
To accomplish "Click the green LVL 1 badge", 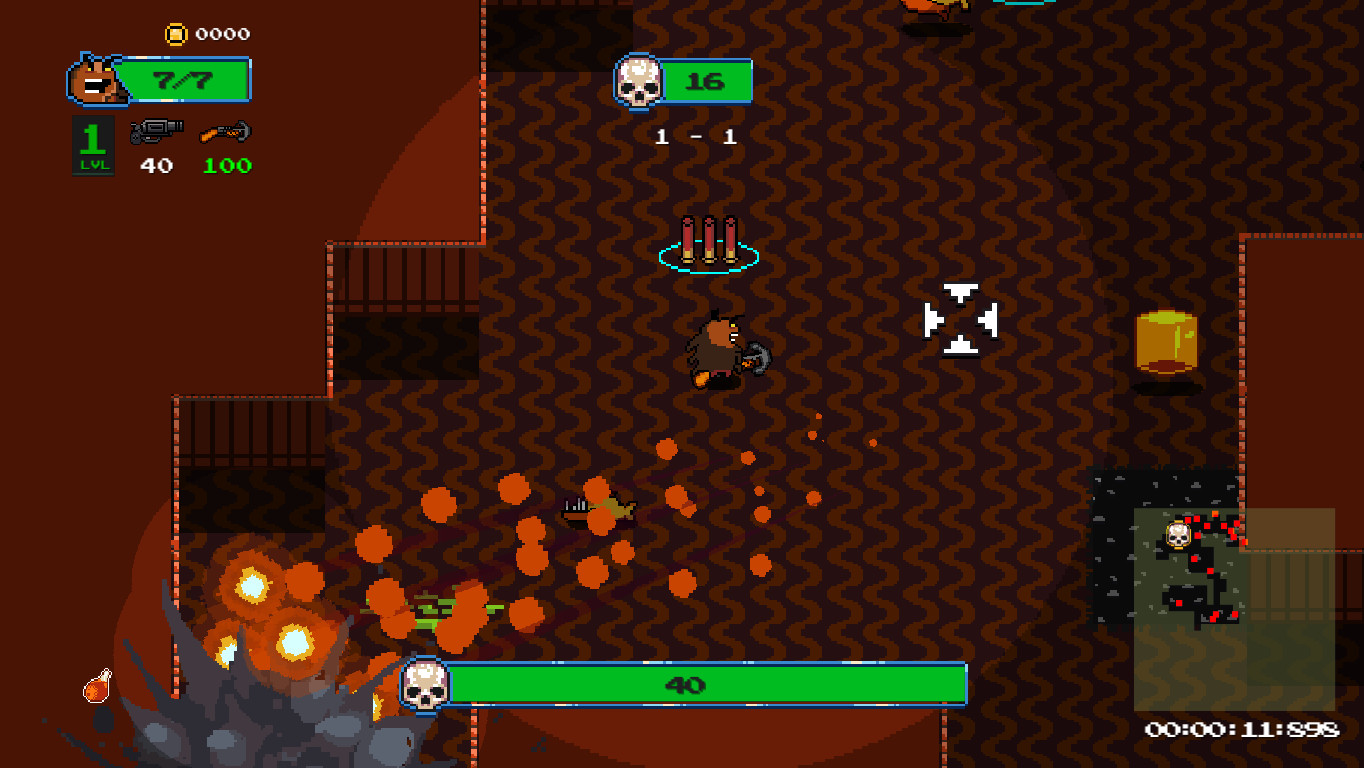I will [x=93, y=142].
